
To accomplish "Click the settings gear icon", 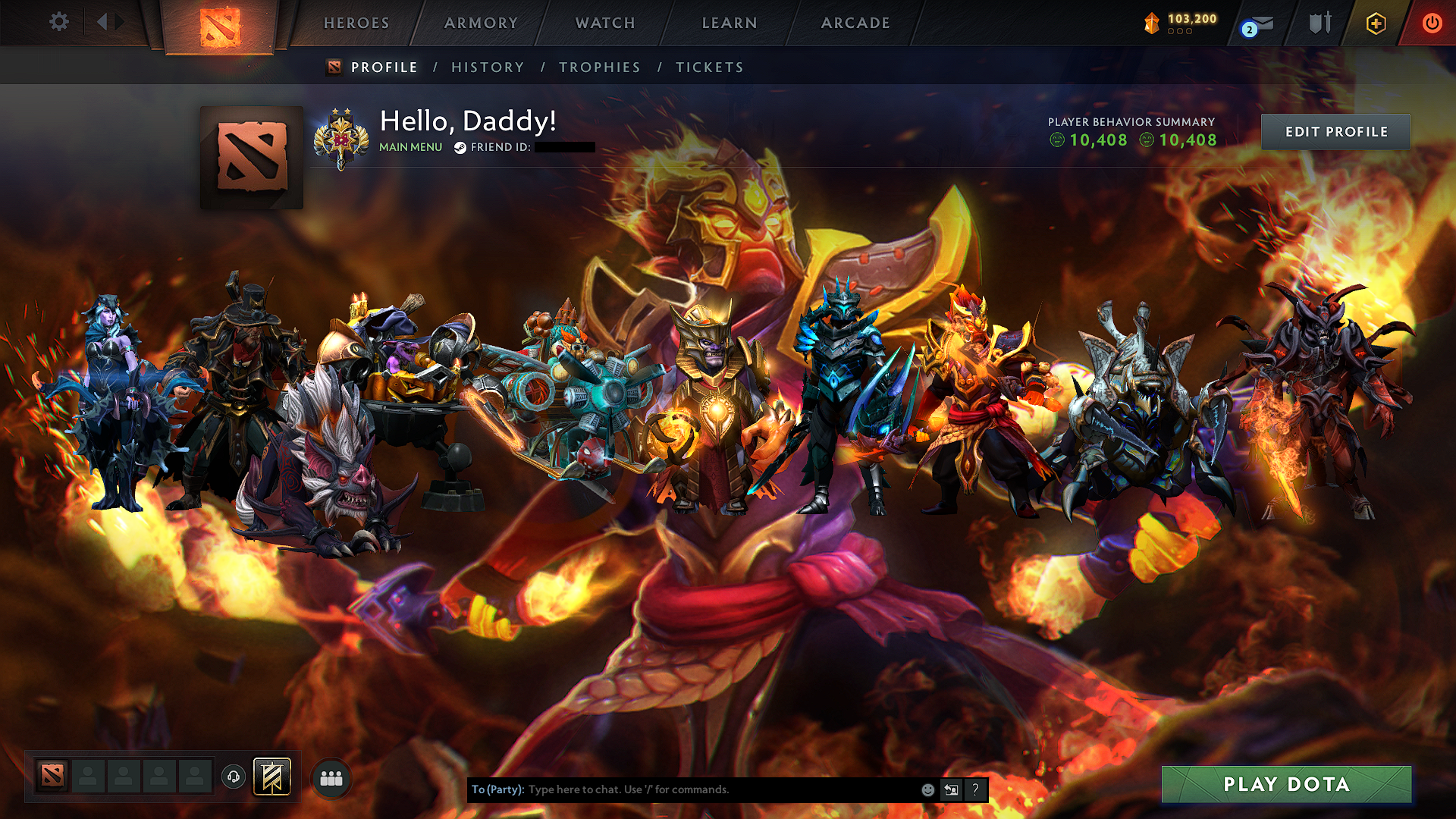I will tap(58, 22).
